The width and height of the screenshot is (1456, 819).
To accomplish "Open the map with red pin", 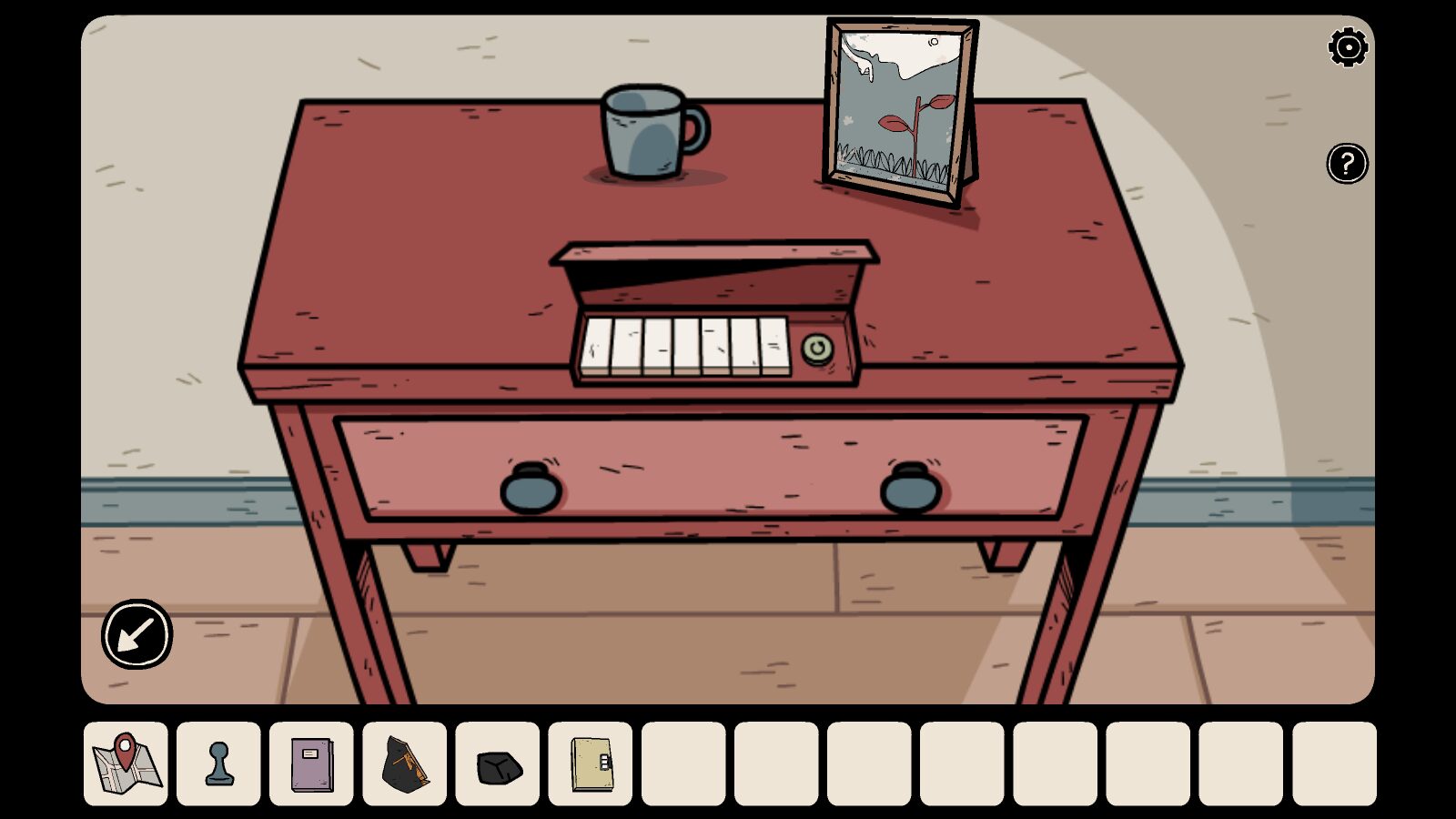I will 126,763.
